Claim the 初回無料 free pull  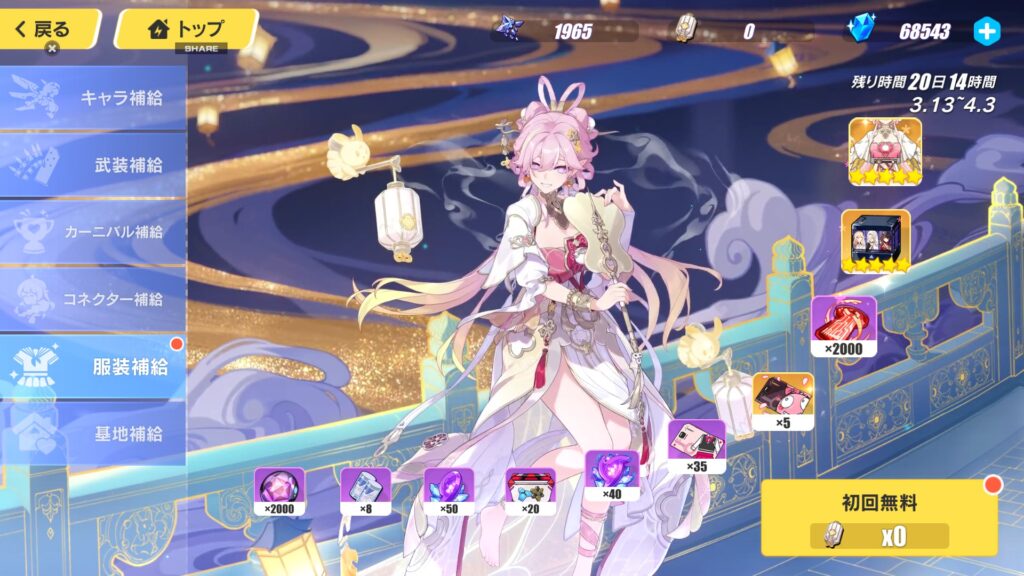pyautogui.click(x=879, y=516)
